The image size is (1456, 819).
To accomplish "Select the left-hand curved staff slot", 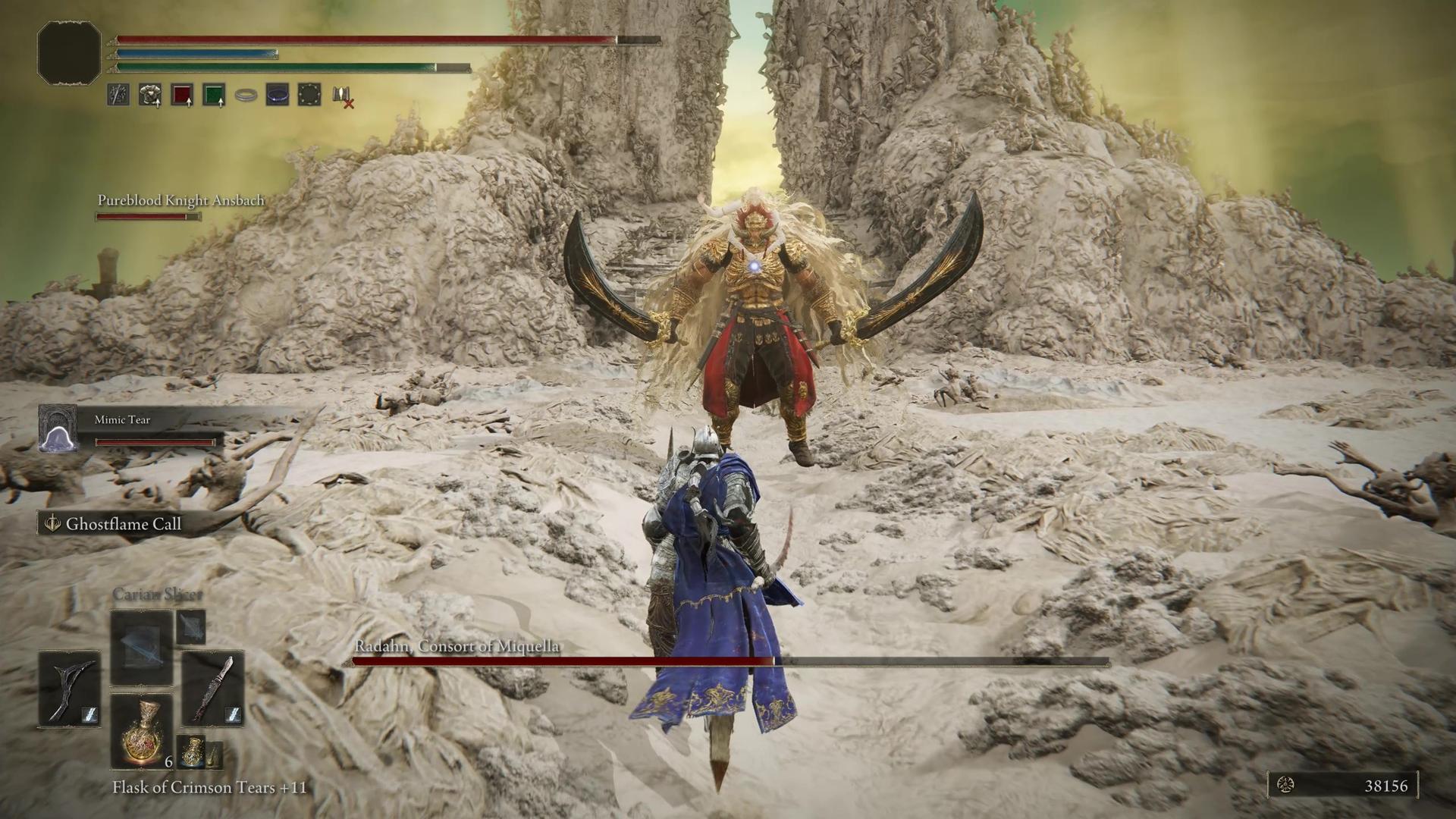I will [70, 689].
